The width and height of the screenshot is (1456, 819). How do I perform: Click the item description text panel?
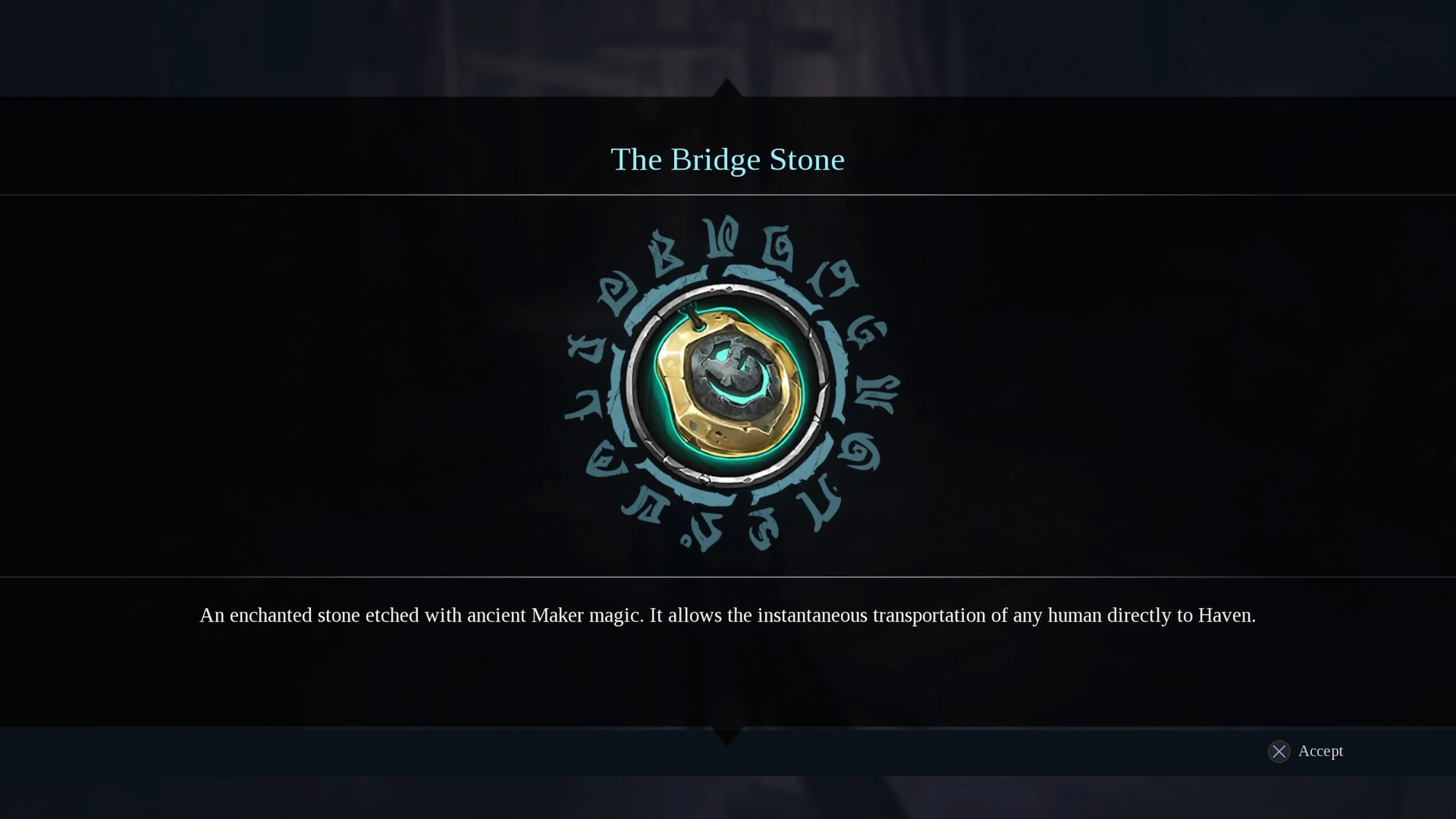727,615
